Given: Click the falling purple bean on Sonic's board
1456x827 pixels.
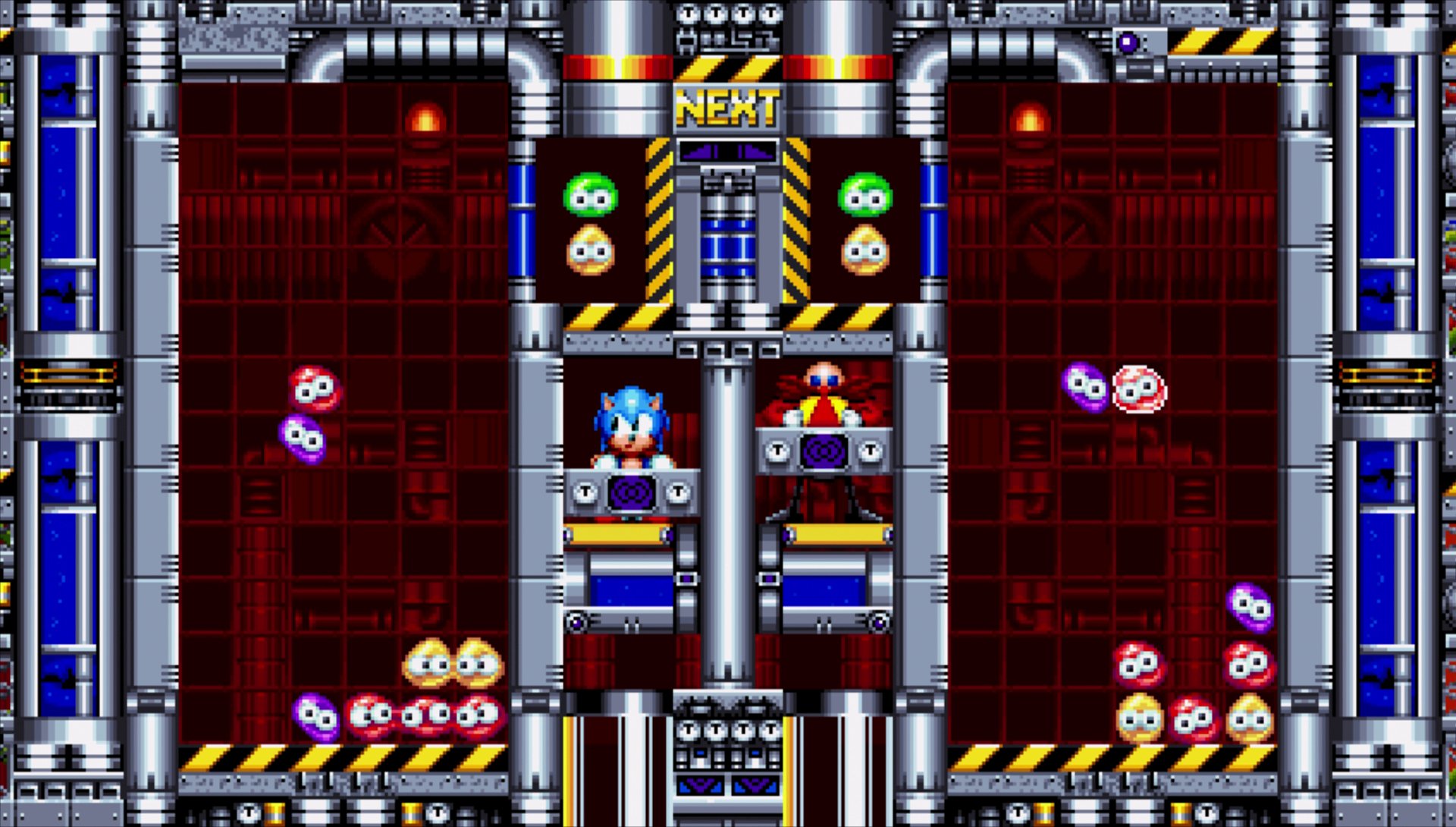Looking at the screenshot, I should [302, 435].
